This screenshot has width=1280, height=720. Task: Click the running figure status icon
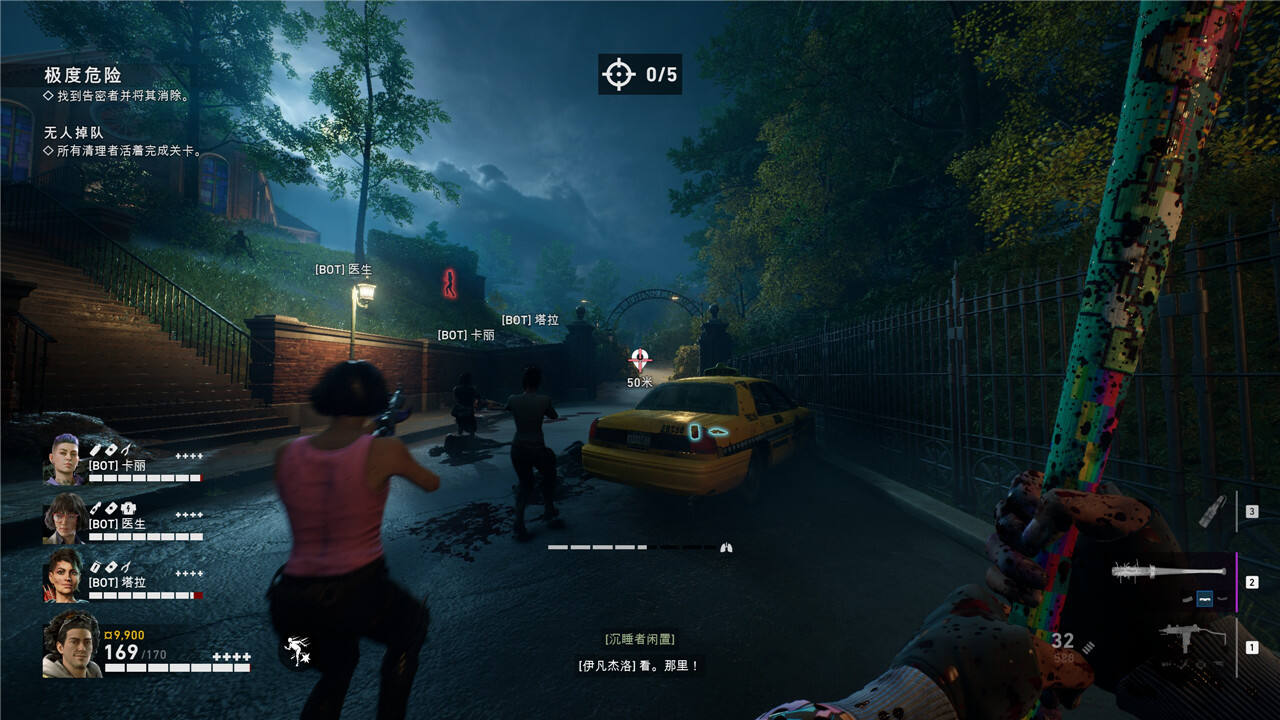pos(297,651)
